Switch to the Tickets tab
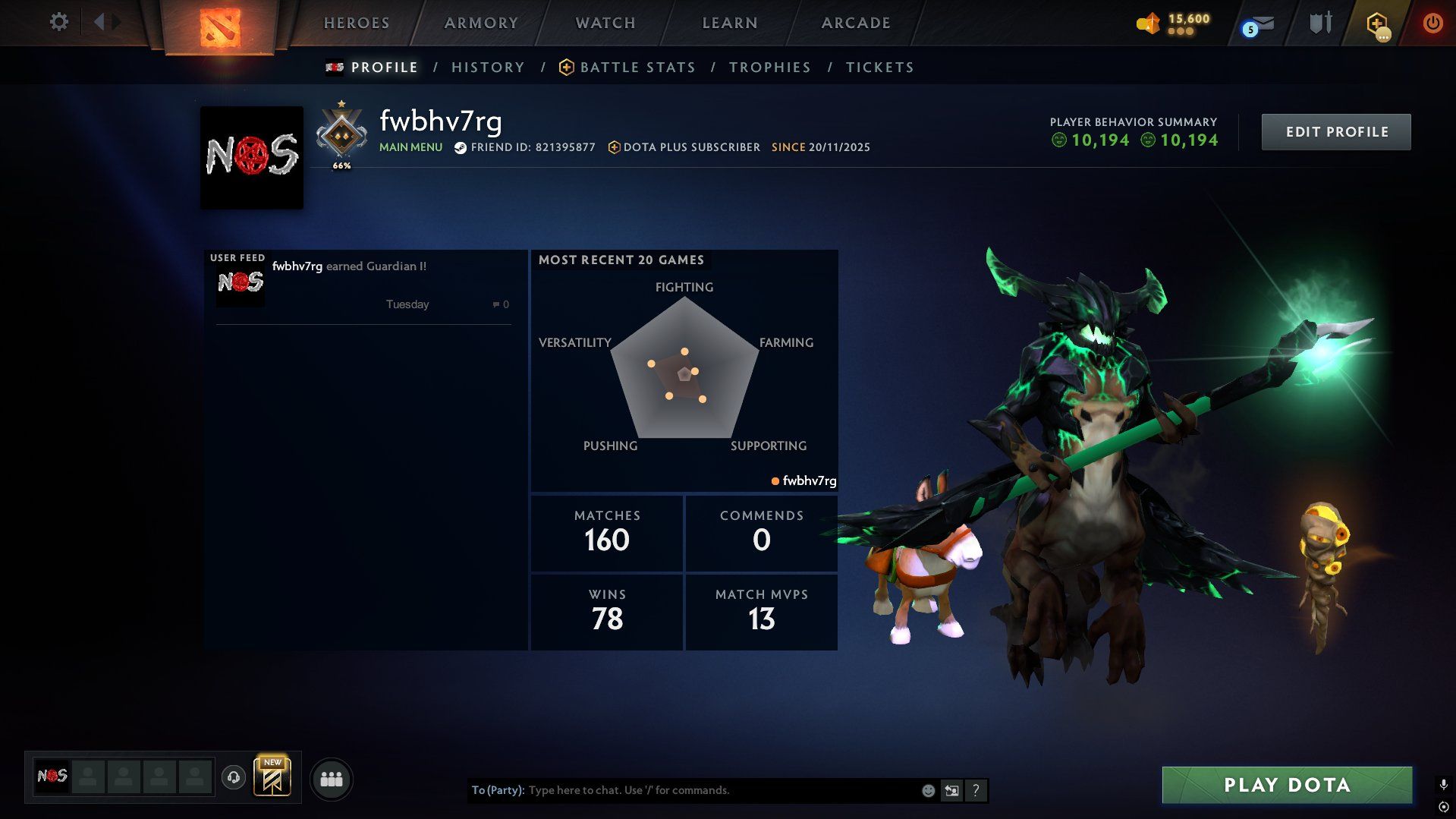 tap(879, 68)
